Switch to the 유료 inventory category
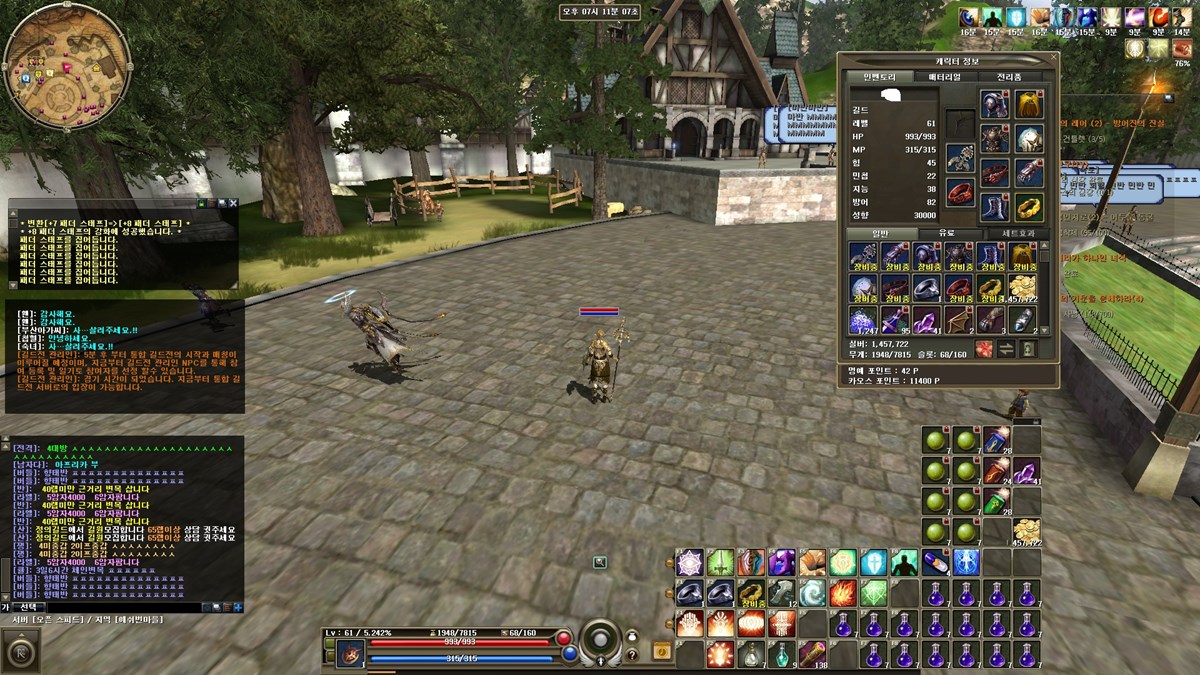Viewport: 1200px width, 675px height. (945, 233)
